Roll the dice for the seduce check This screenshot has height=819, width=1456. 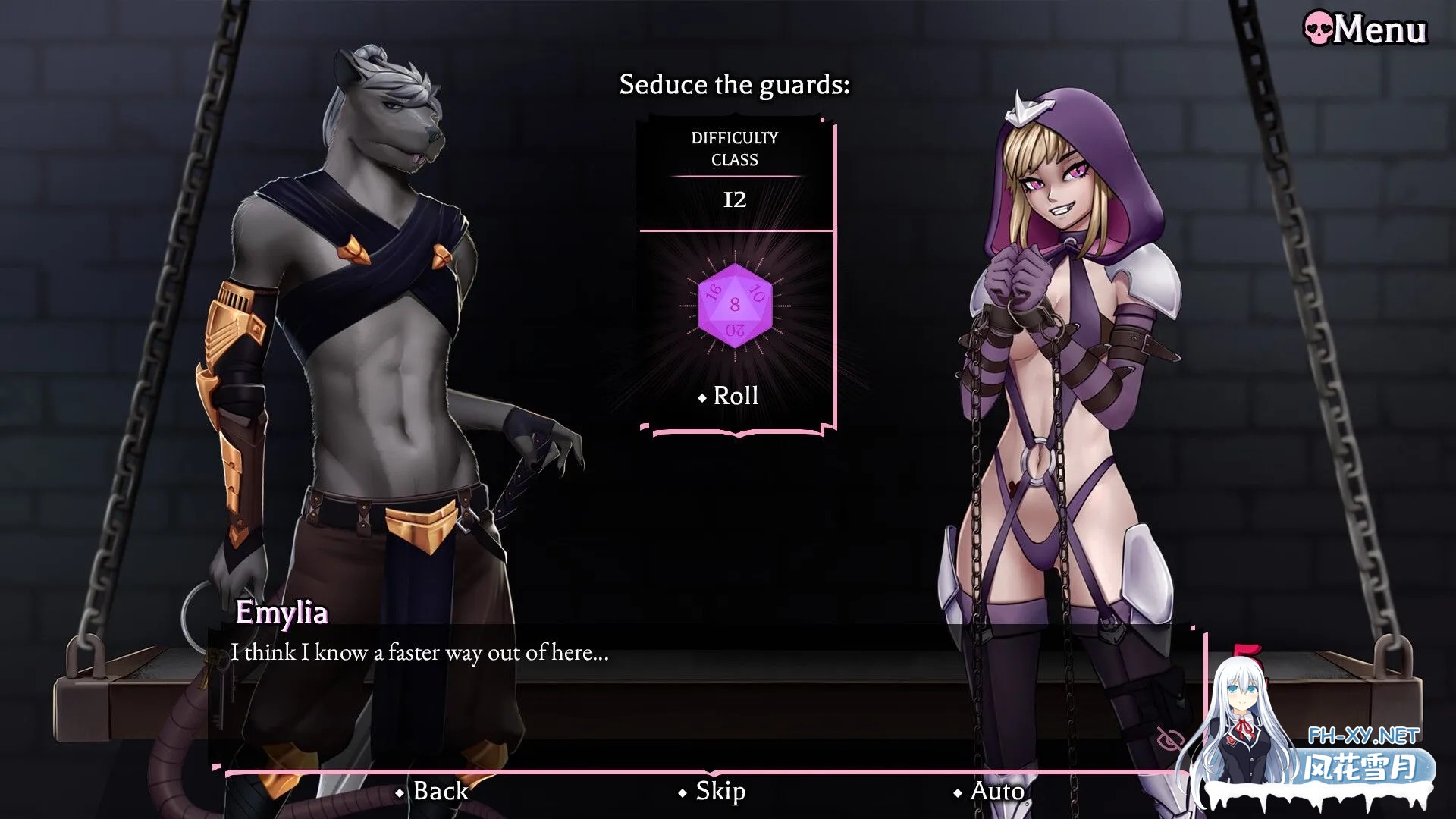point(729,396)
